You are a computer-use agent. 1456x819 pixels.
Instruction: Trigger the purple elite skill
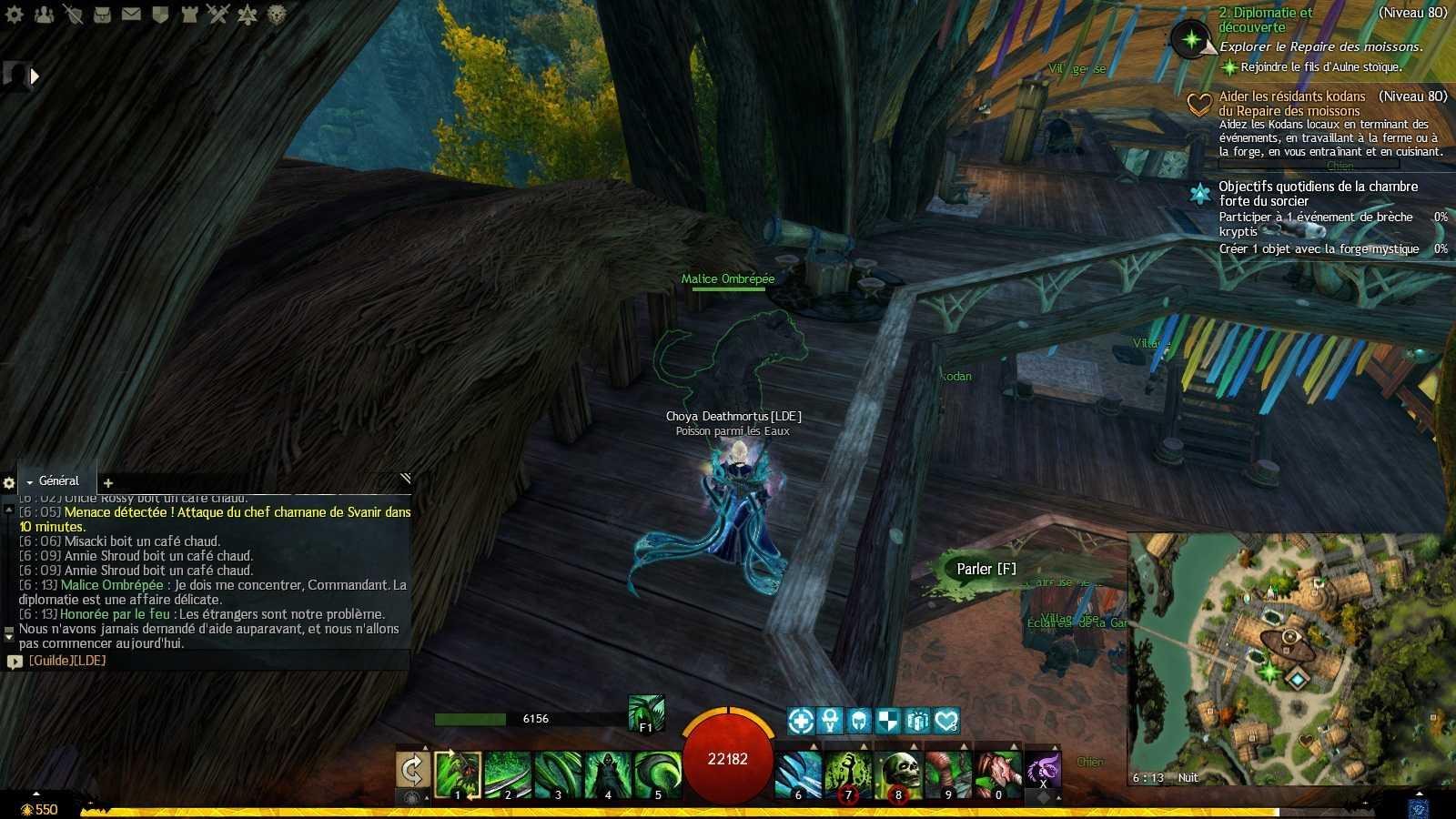1043,769
